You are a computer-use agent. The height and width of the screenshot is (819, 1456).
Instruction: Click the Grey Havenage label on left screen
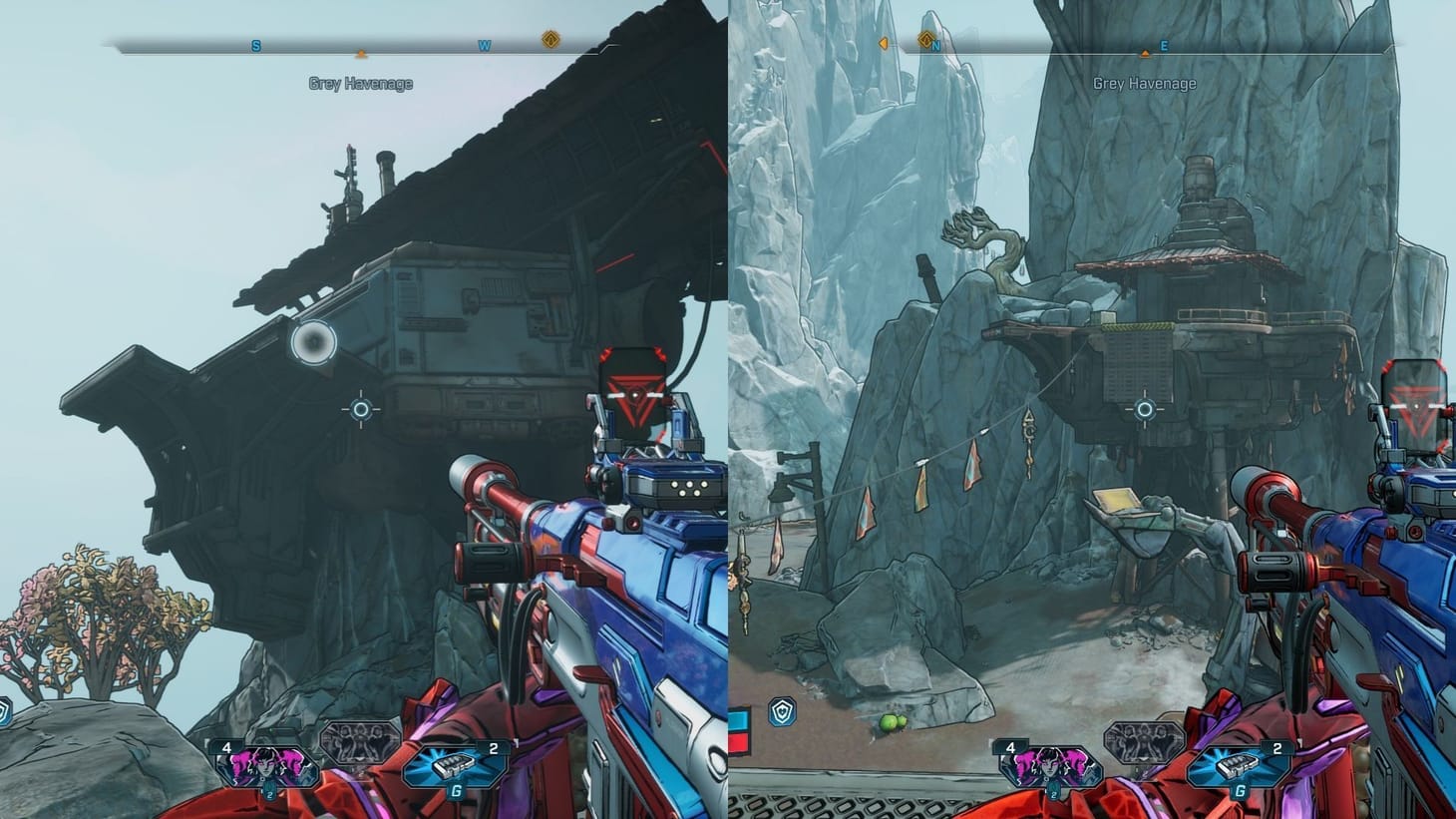(x=361, y=83)
